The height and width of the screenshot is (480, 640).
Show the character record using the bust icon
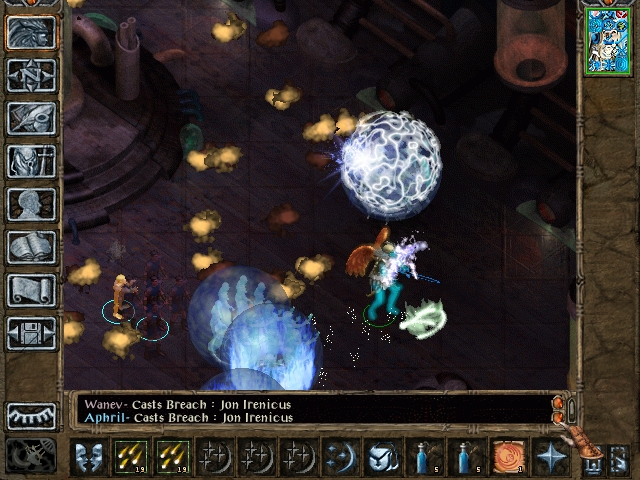click(31, 205)
